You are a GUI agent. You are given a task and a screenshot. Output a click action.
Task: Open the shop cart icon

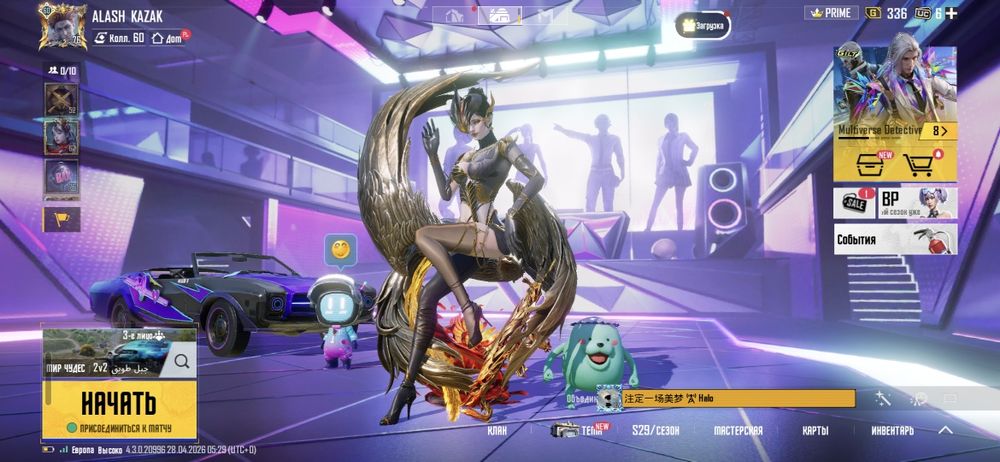pyautogui.click(x=918, y=164)
